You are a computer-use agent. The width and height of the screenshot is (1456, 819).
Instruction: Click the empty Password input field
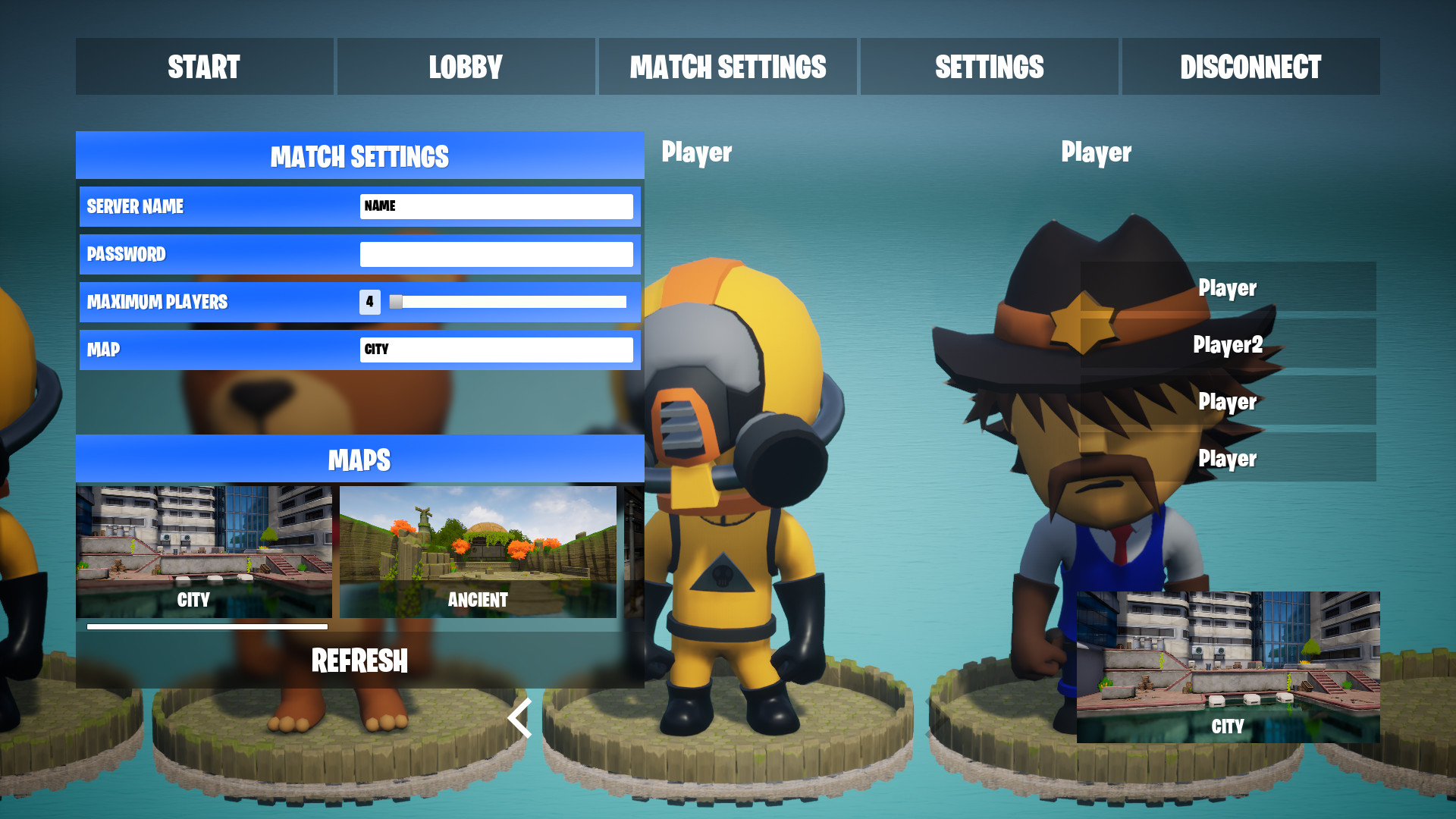[497, 254]
